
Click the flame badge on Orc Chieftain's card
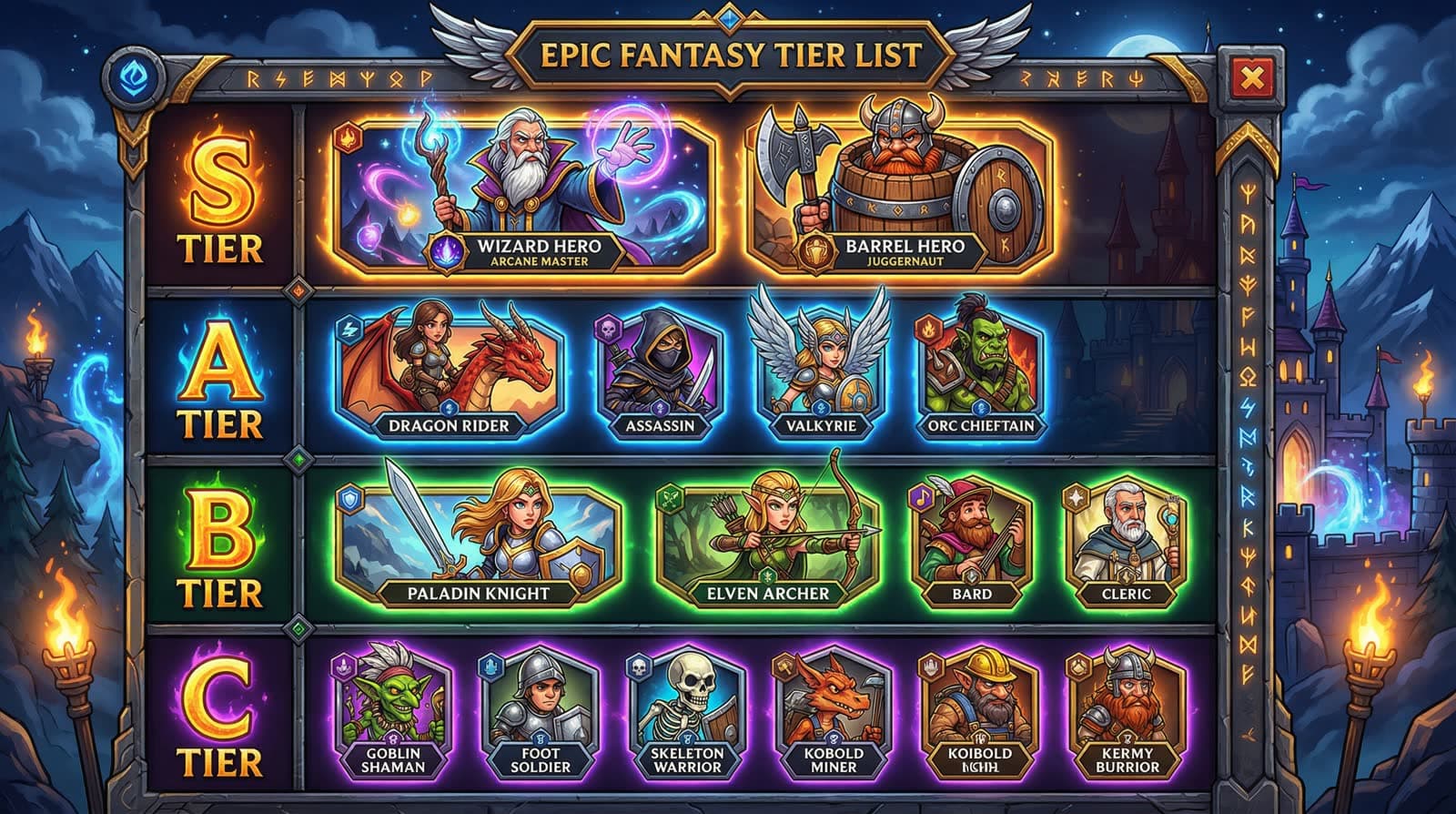(x=929, y=330)
